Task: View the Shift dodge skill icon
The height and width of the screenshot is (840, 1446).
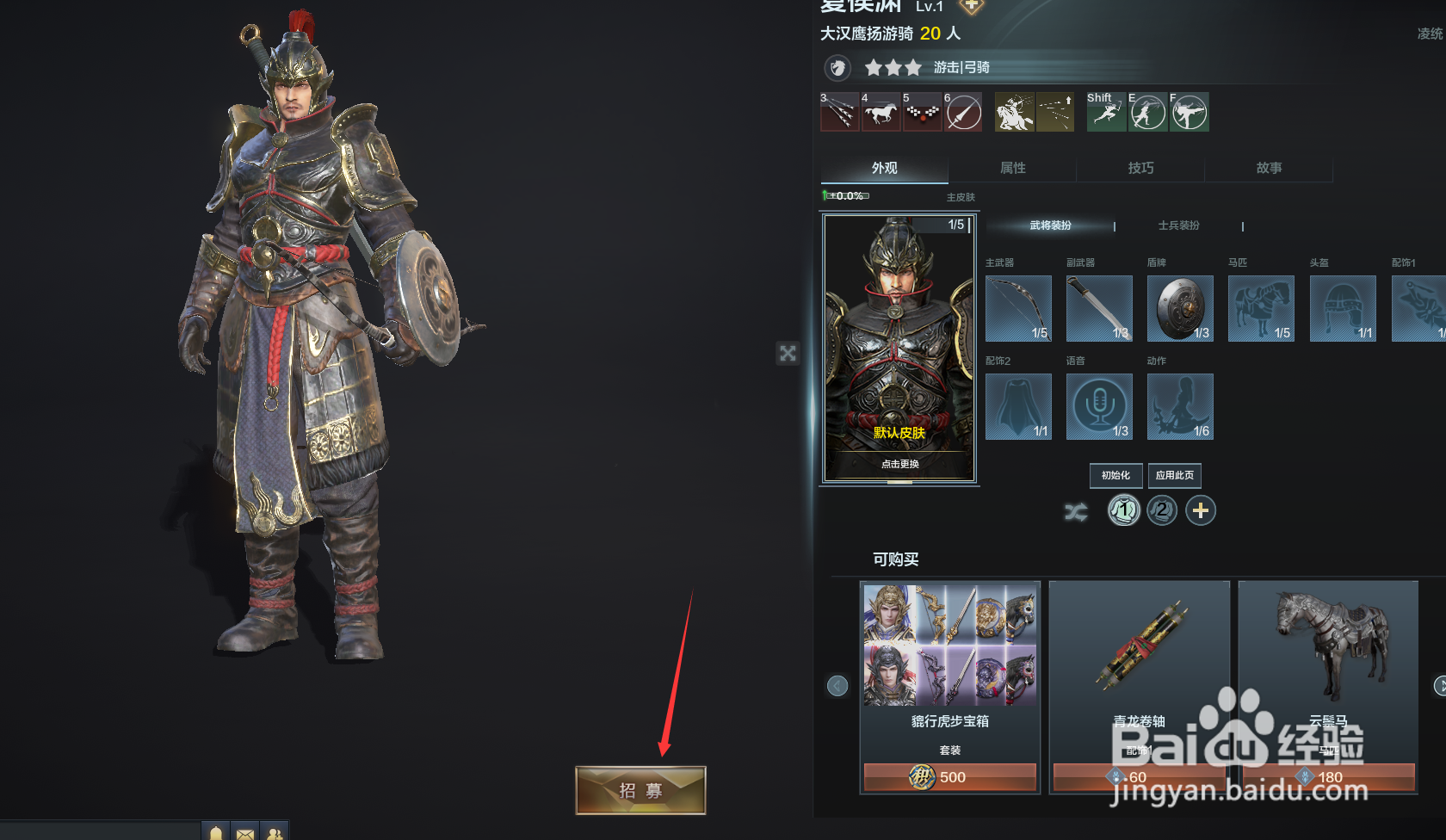Action: pos(1105,112)
